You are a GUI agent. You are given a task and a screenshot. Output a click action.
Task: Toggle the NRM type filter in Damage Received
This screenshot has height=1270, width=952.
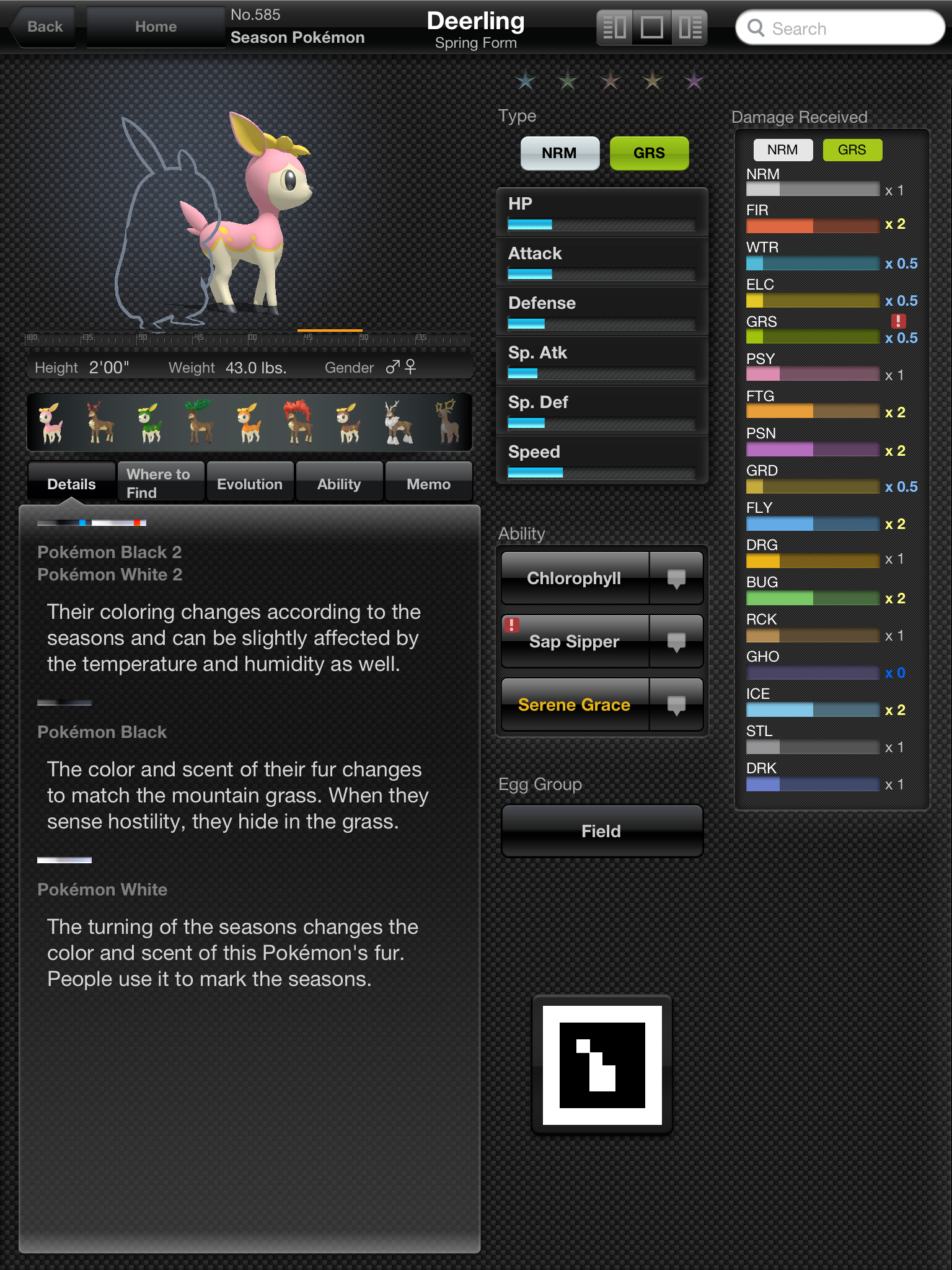click(782, 149)
